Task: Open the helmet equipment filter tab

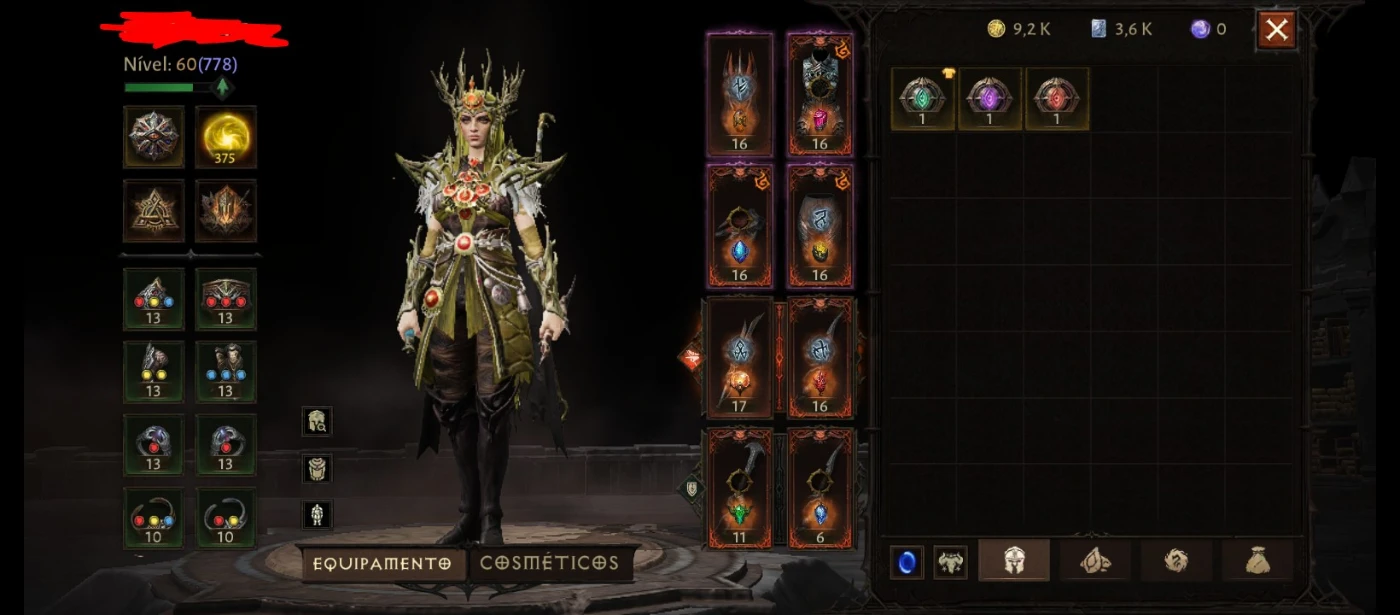Action: tap(1014, 561)
